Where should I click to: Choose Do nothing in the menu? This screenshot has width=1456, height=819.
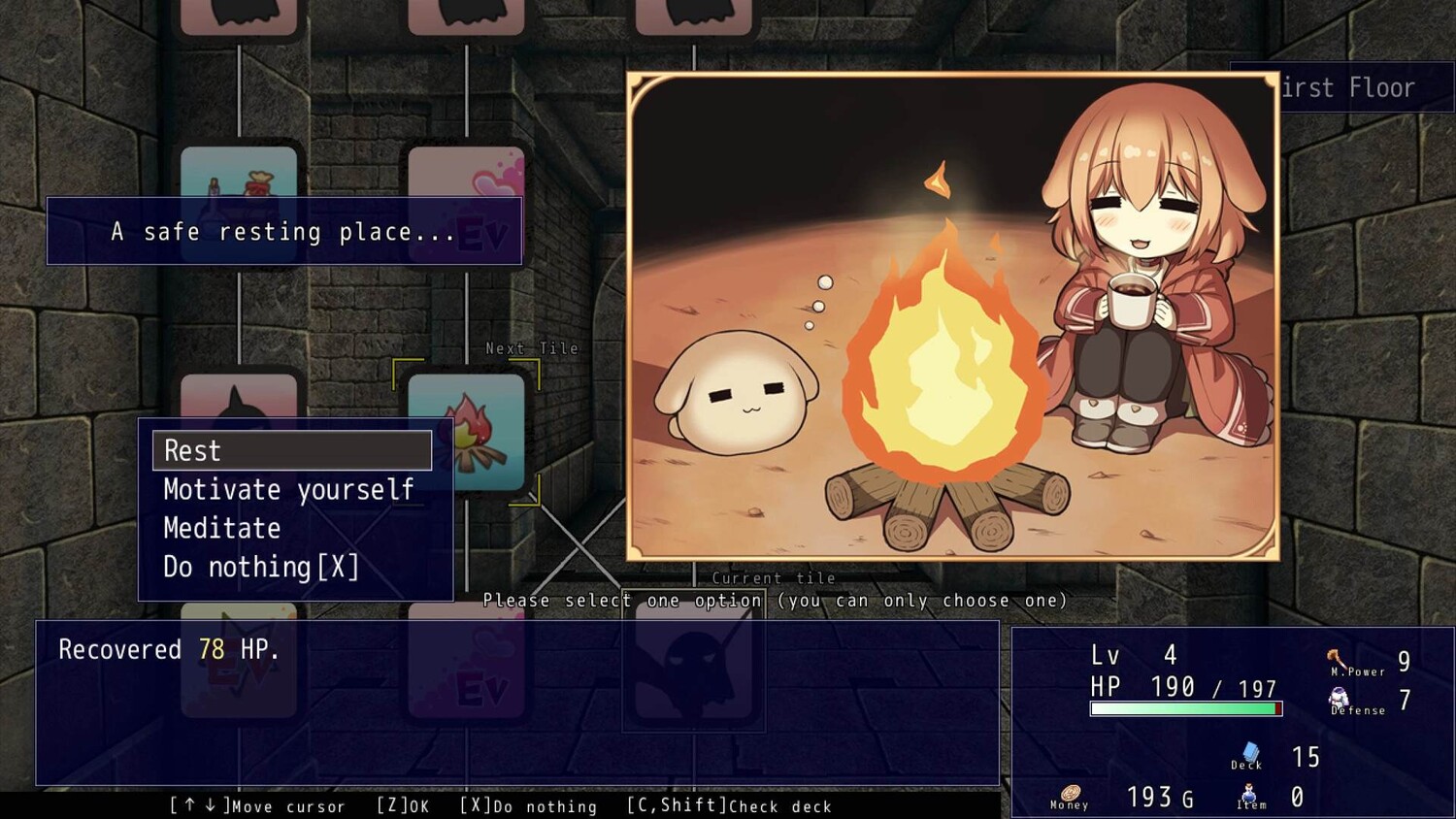[x=261, y=567]
